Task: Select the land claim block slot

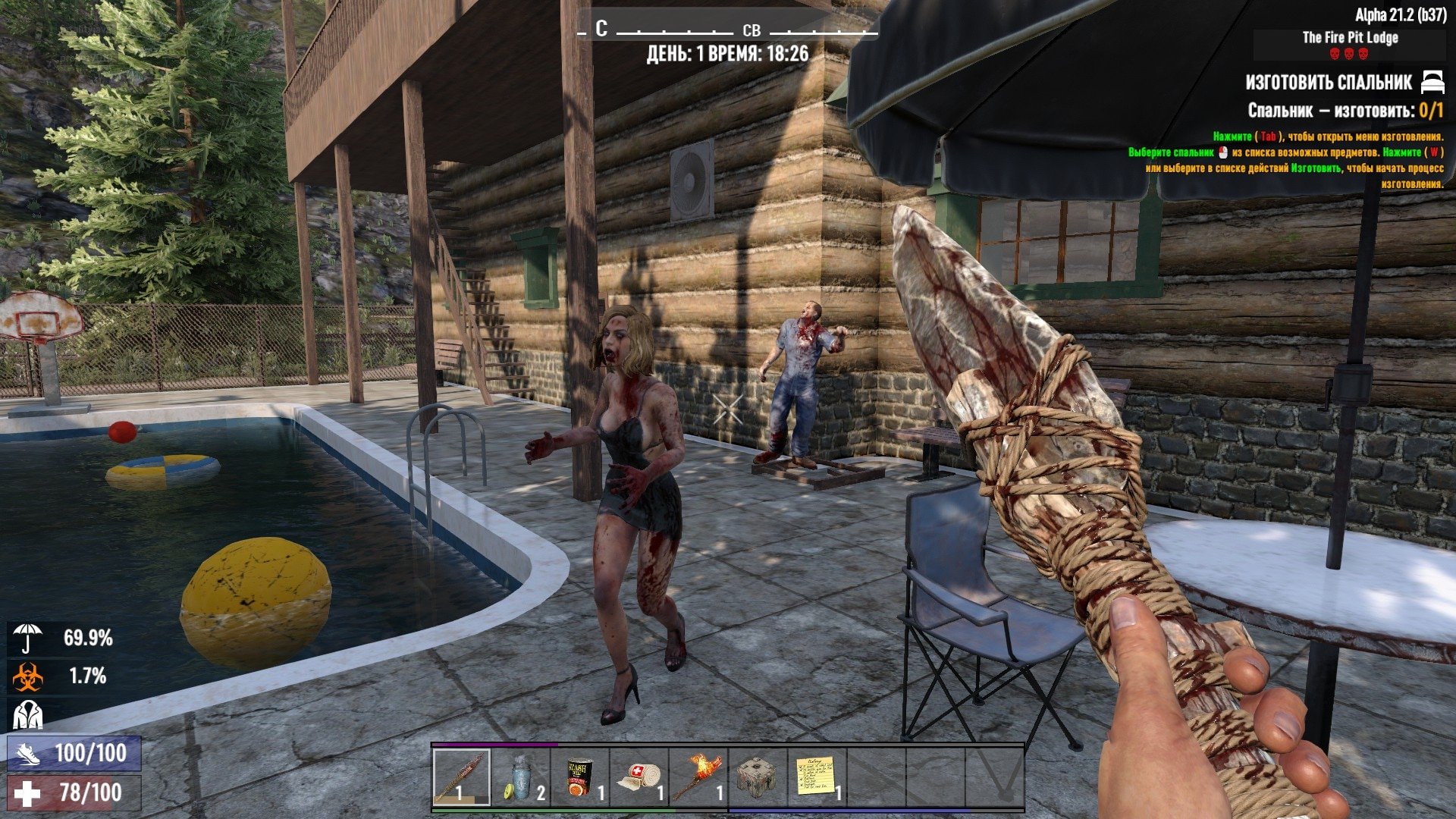Action: coord(757,777)
